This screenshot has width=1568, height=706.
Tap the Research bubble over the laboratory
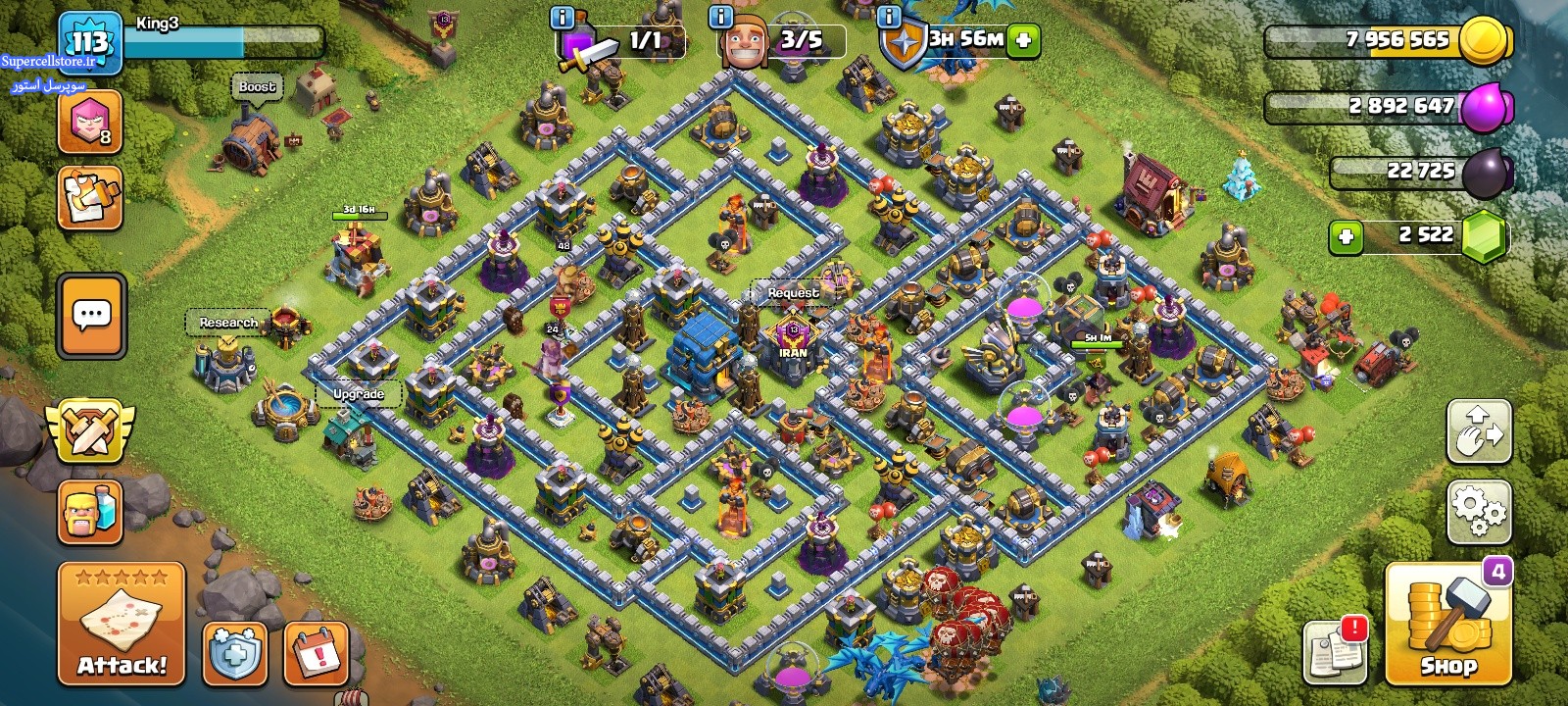pos(228,323)
